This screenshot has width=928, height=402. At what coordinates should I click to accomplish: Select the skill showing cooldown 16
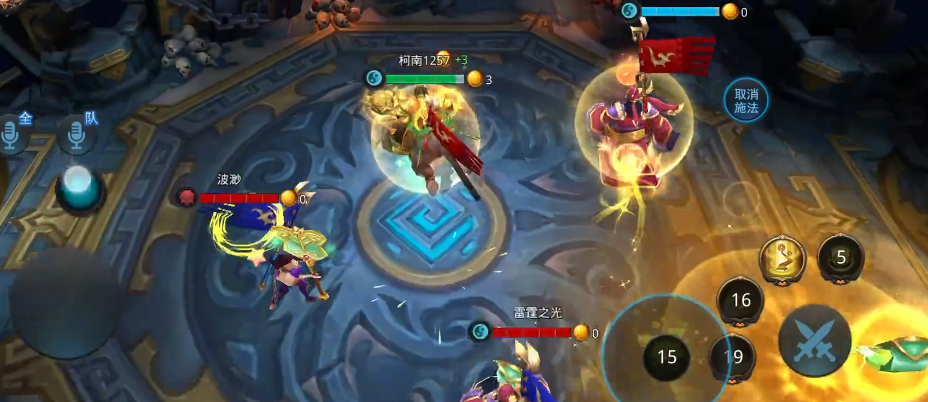tap(741, 300)
